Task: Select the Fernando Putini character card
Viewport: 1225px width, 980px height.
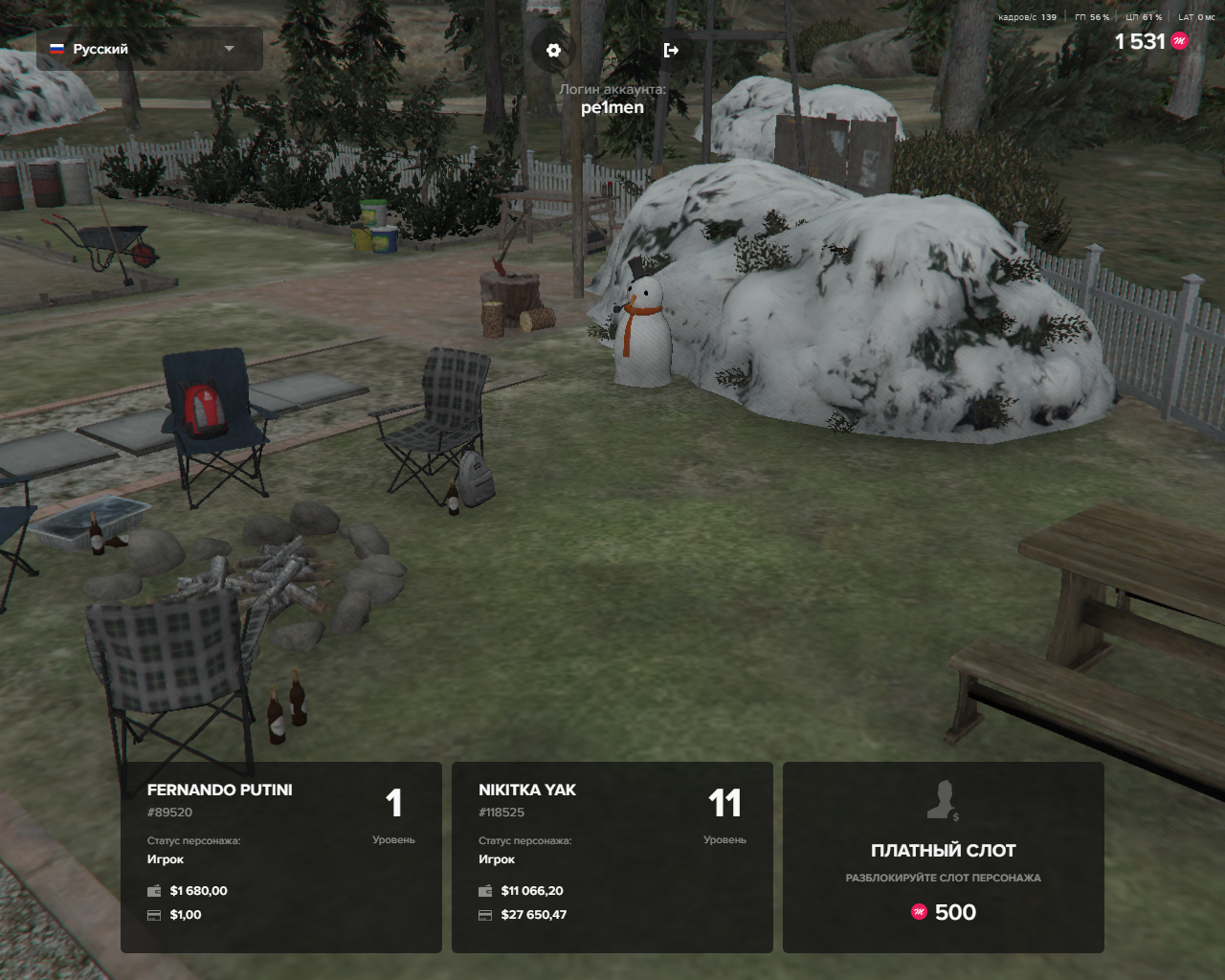Action: (281, 857)
